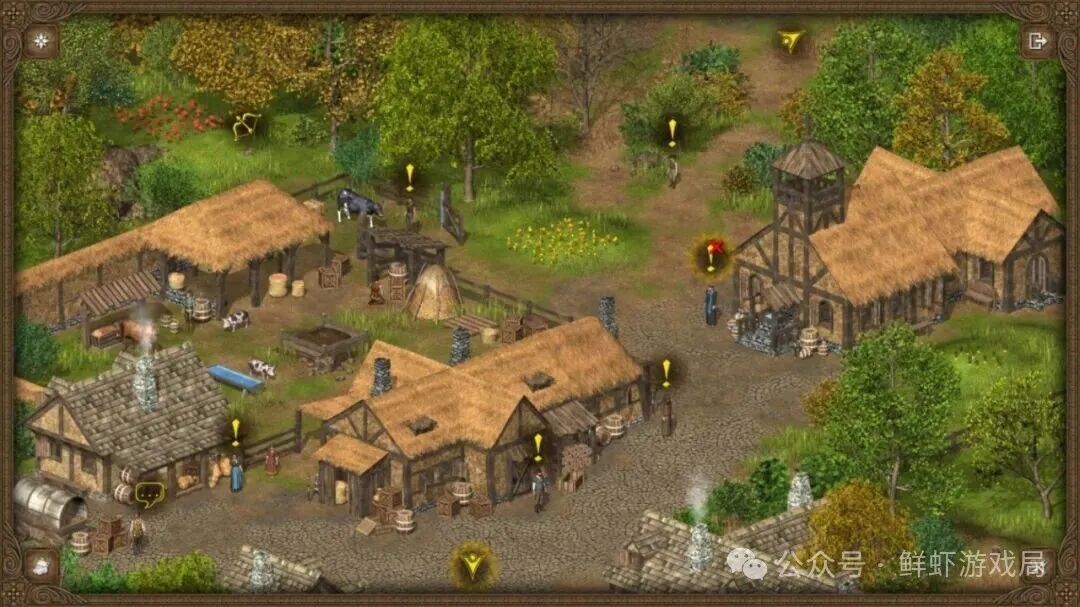This screenshot has height=607, width=1080.
Task: Open the white sack button in the frame corner
Action: 41,566
